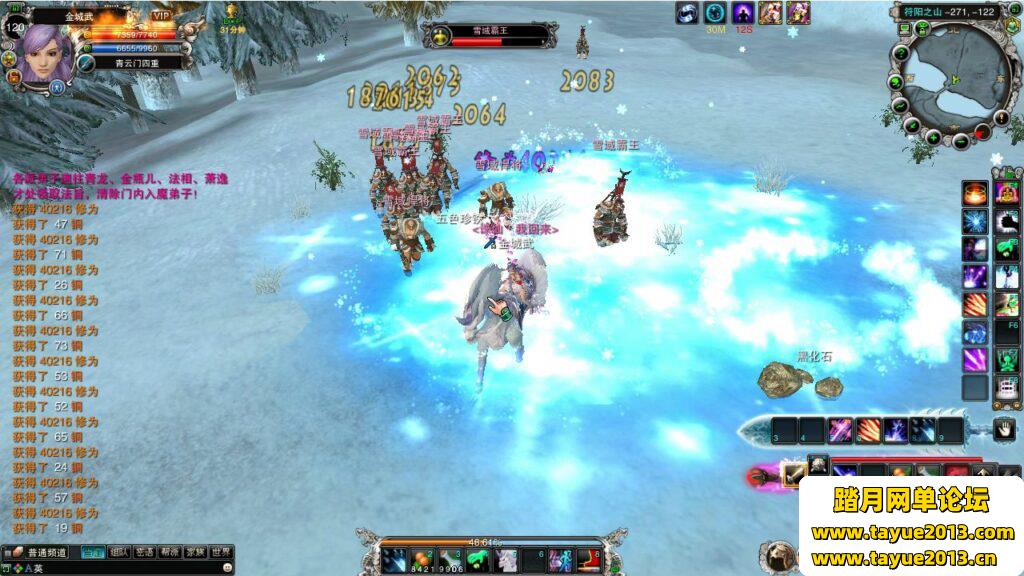Click the teal circle buff showing 30M
The width and height of the screenshot is (1024, 576).
coord(715,13)
